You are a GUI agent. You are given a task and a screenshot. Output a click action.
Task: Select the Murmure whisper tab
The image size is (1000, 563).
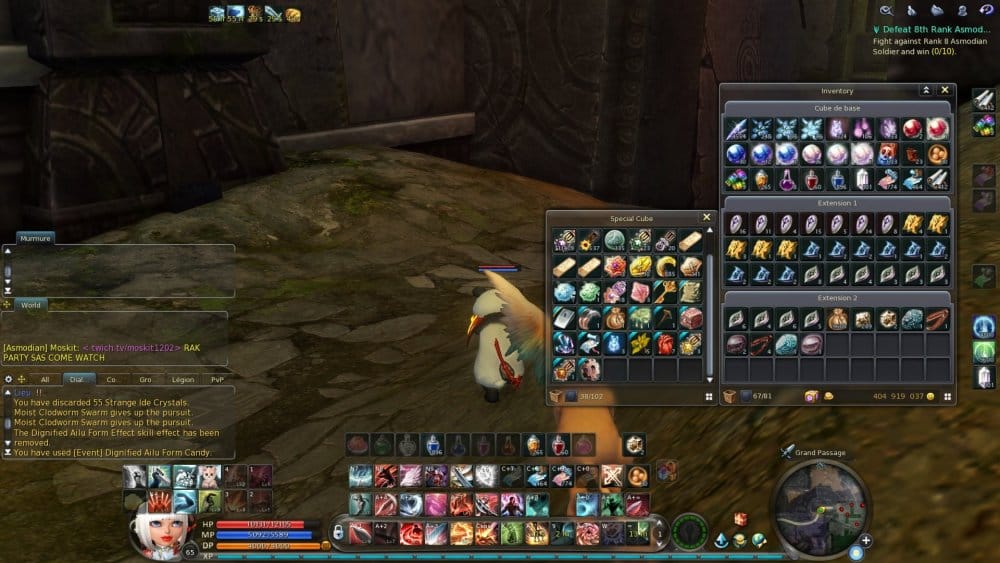pos(36,238)
